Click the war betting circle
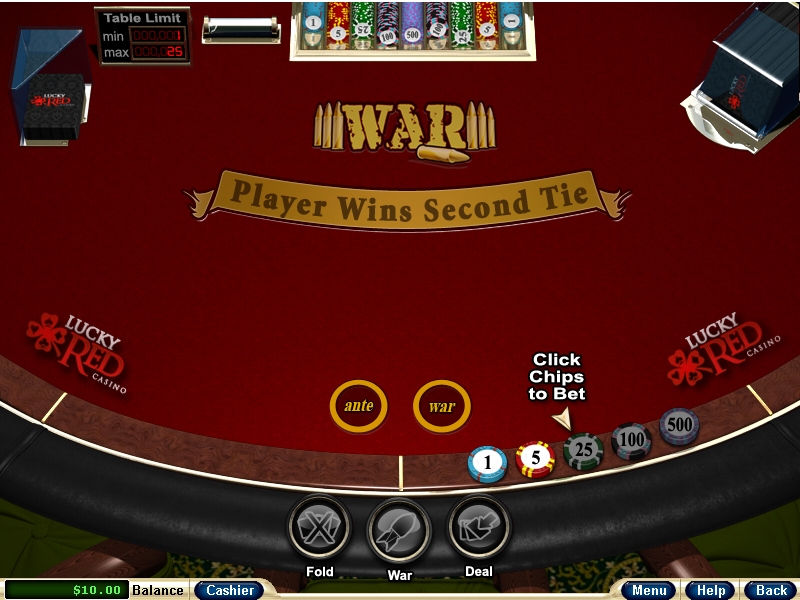The width and height of the screenshot is (800, 600). (441, 406)
